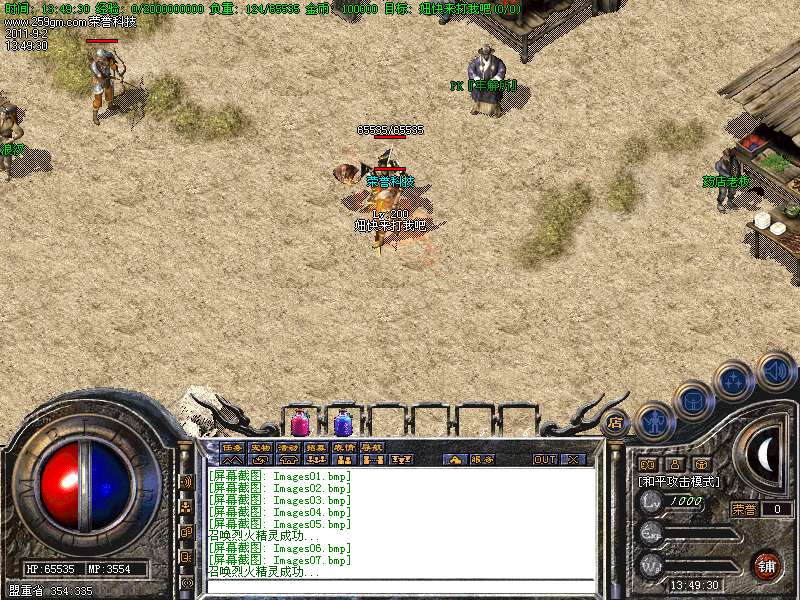800x600 pixels.
Task: Click the 活动 events button
Action: click(x=288, y=447)
